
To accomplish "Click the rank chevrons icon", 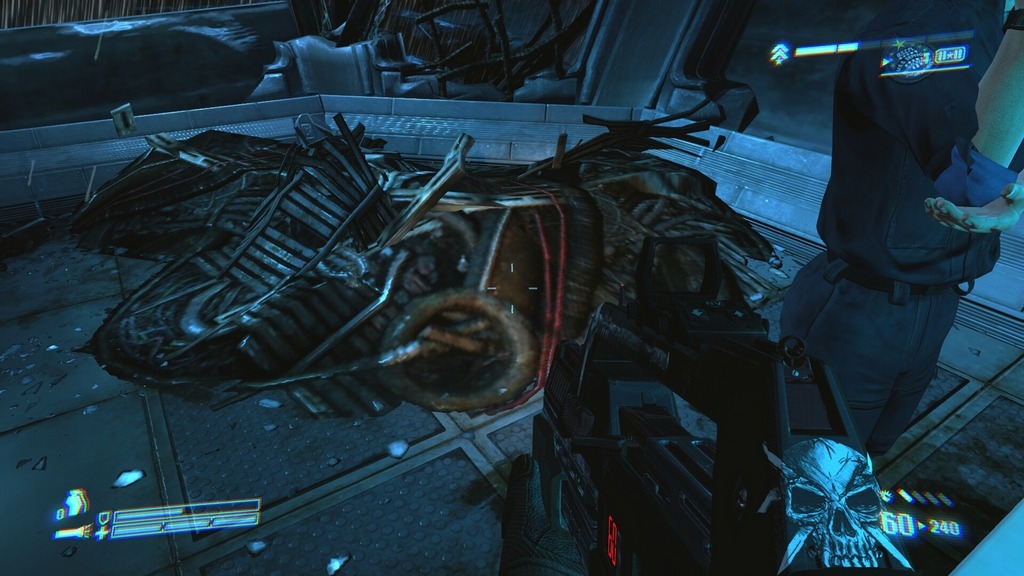I will (778, 53).
